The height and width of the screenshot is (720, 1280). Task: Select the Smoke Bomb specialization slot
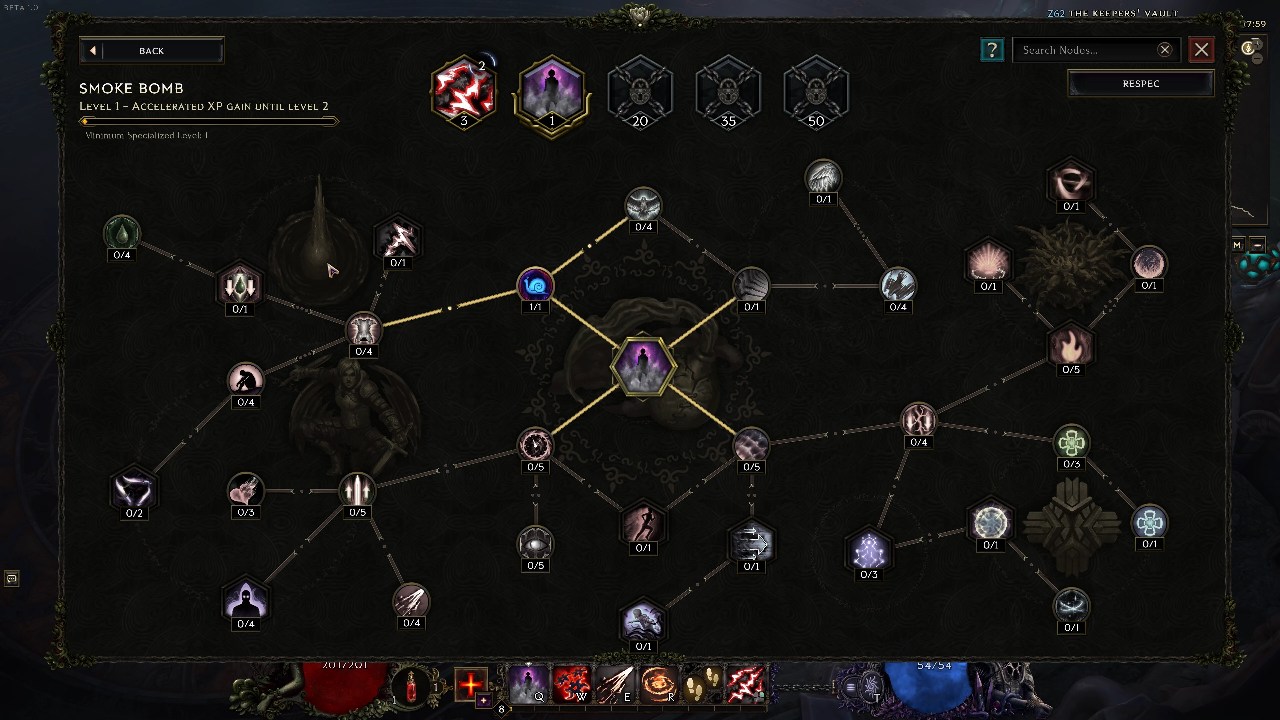click(x=551, y=91)
